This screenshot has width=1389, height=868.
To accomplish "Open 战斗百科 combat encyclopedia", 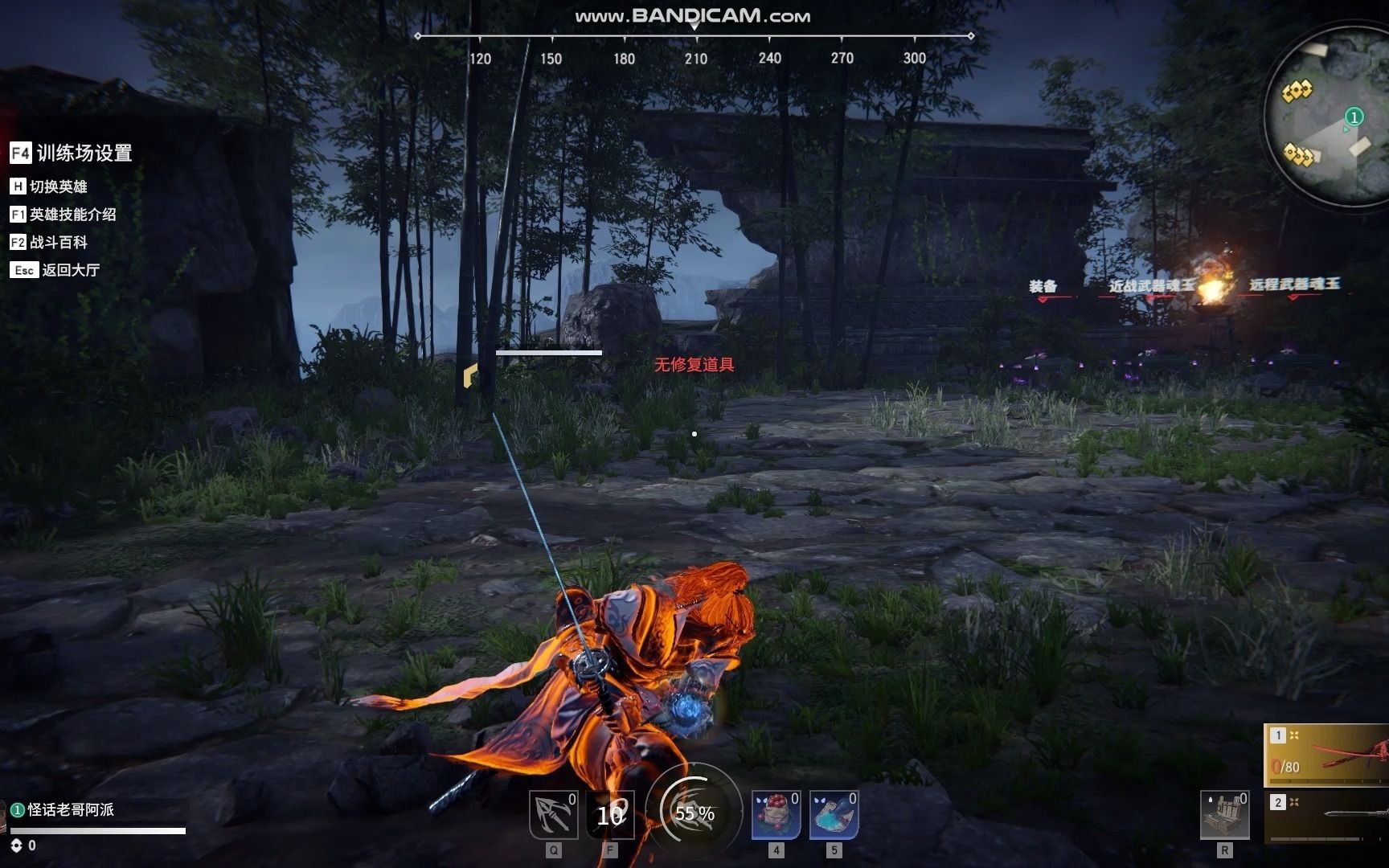I will [x=49, y=242].
